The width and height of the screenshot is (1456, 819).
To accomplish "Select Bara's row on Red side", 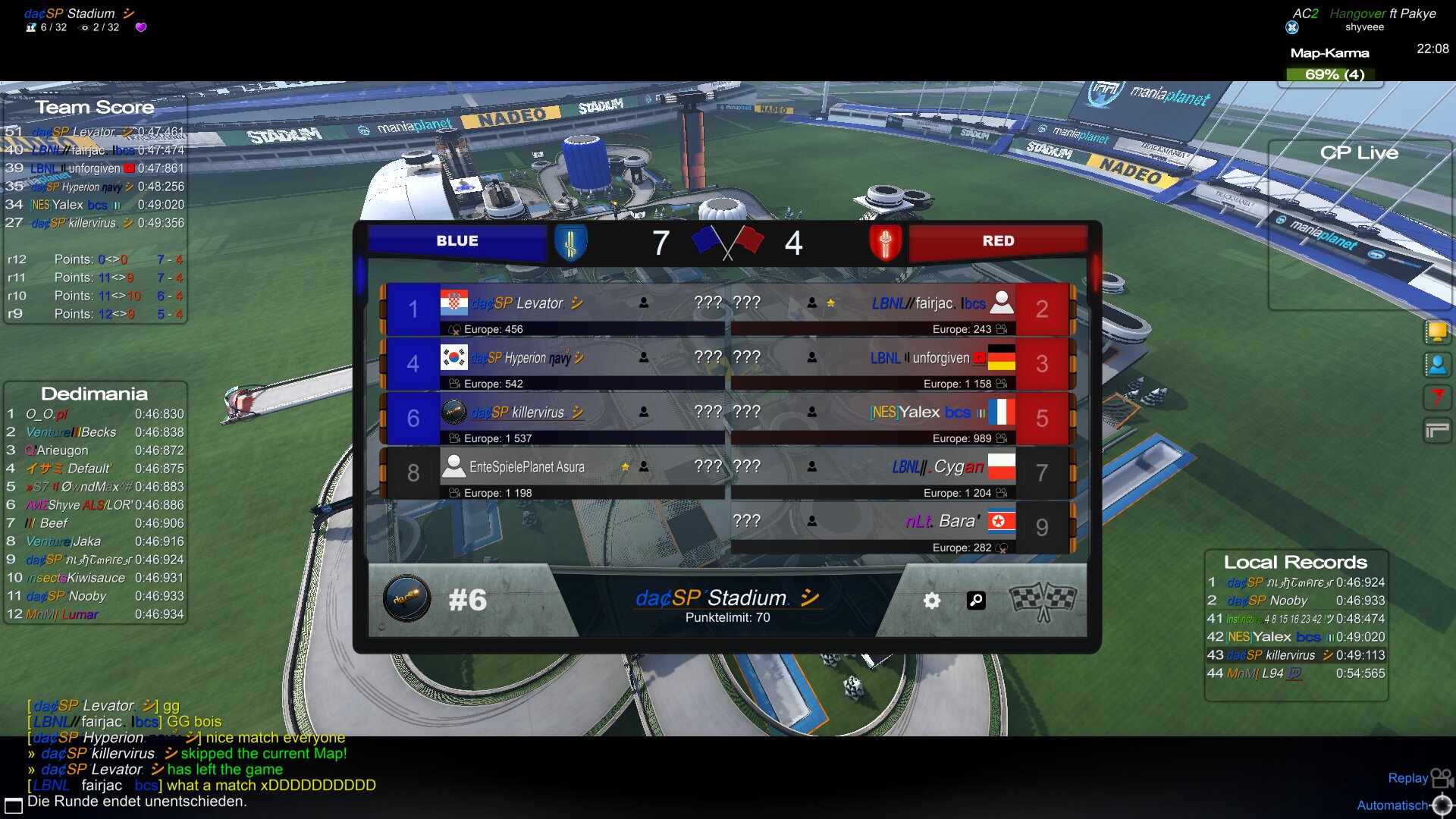I will pos(872,528).
